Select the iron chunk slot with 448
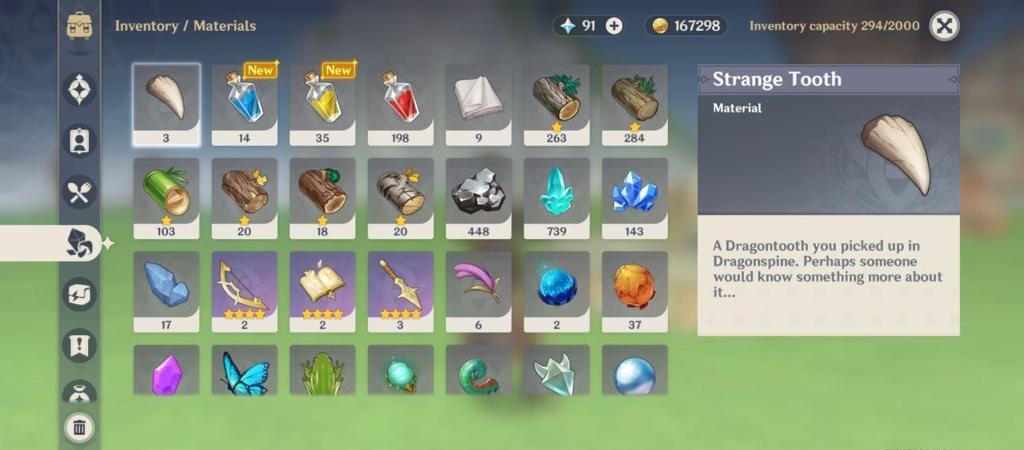This screenshot has height=450, width=1024. tap(478, 197)
